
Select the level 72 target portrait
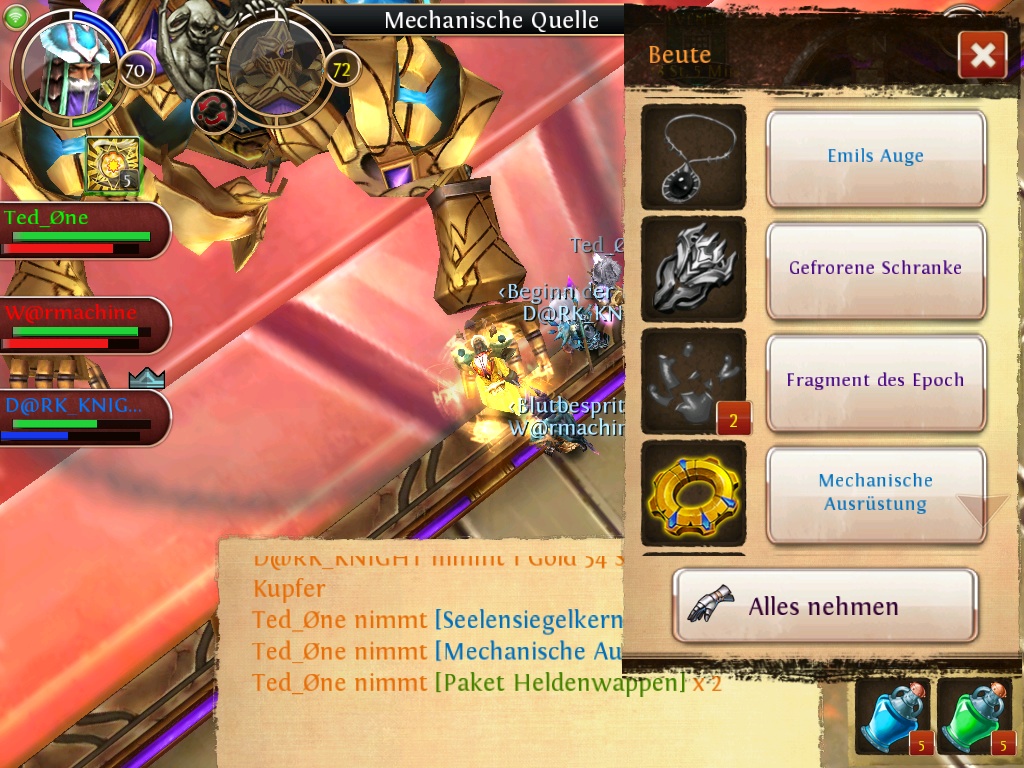[x=277, y=66]
